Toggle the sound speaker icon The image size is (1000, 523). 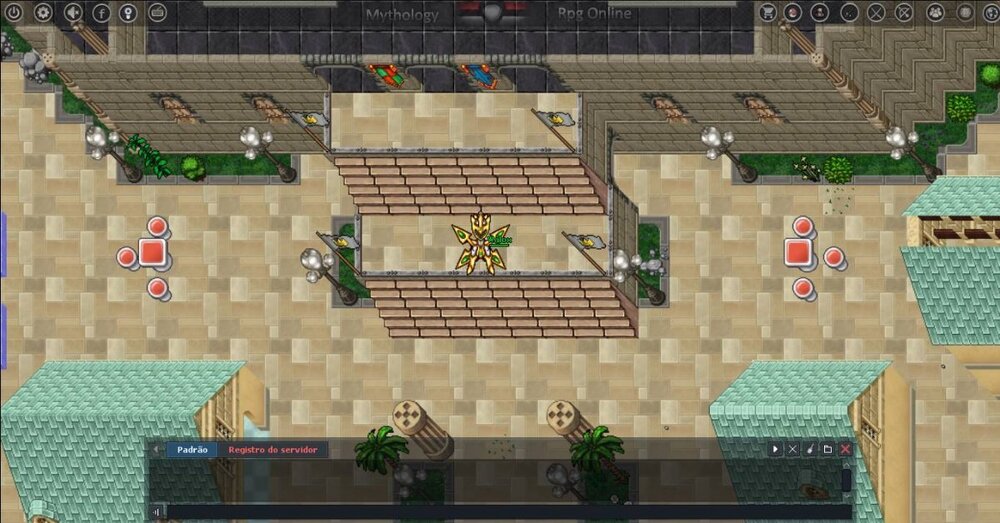pyautogui.click(x=72, y=13)
